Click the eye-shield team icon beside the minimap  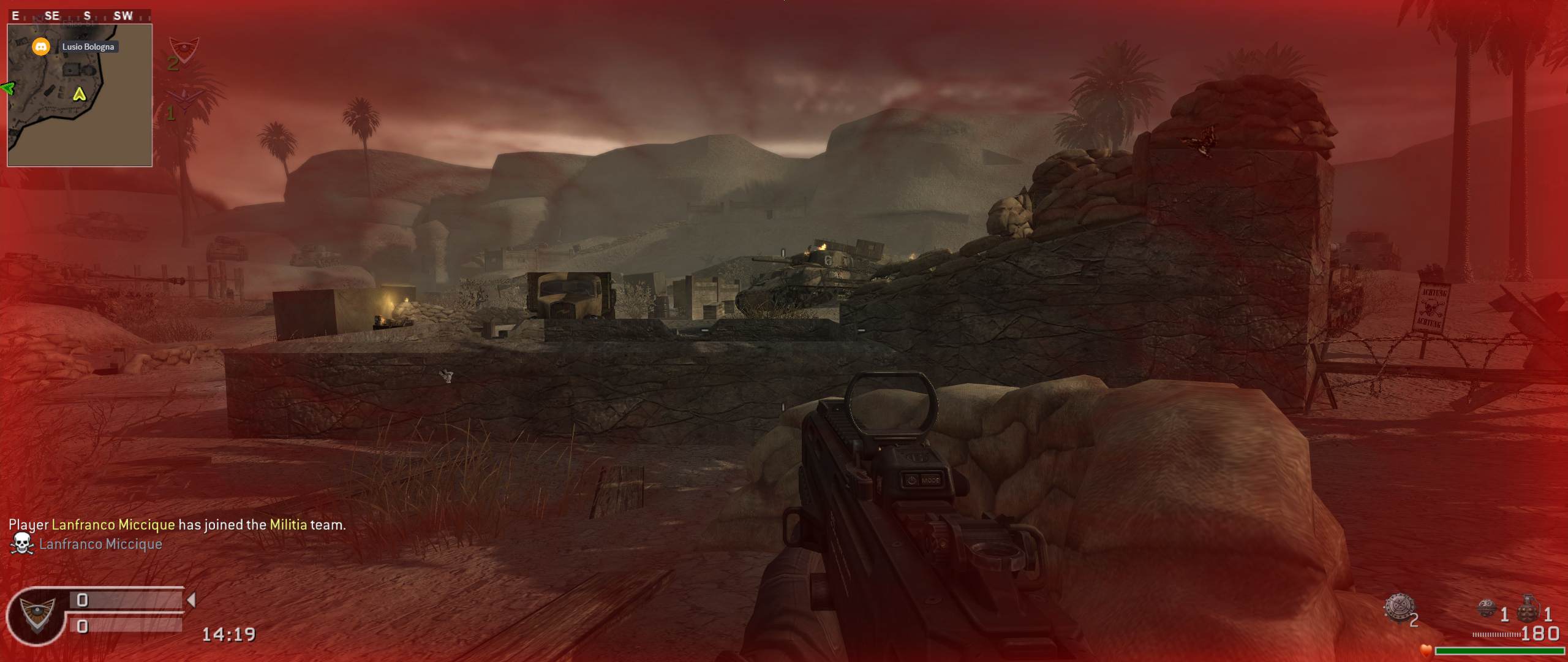click(184, 48)
